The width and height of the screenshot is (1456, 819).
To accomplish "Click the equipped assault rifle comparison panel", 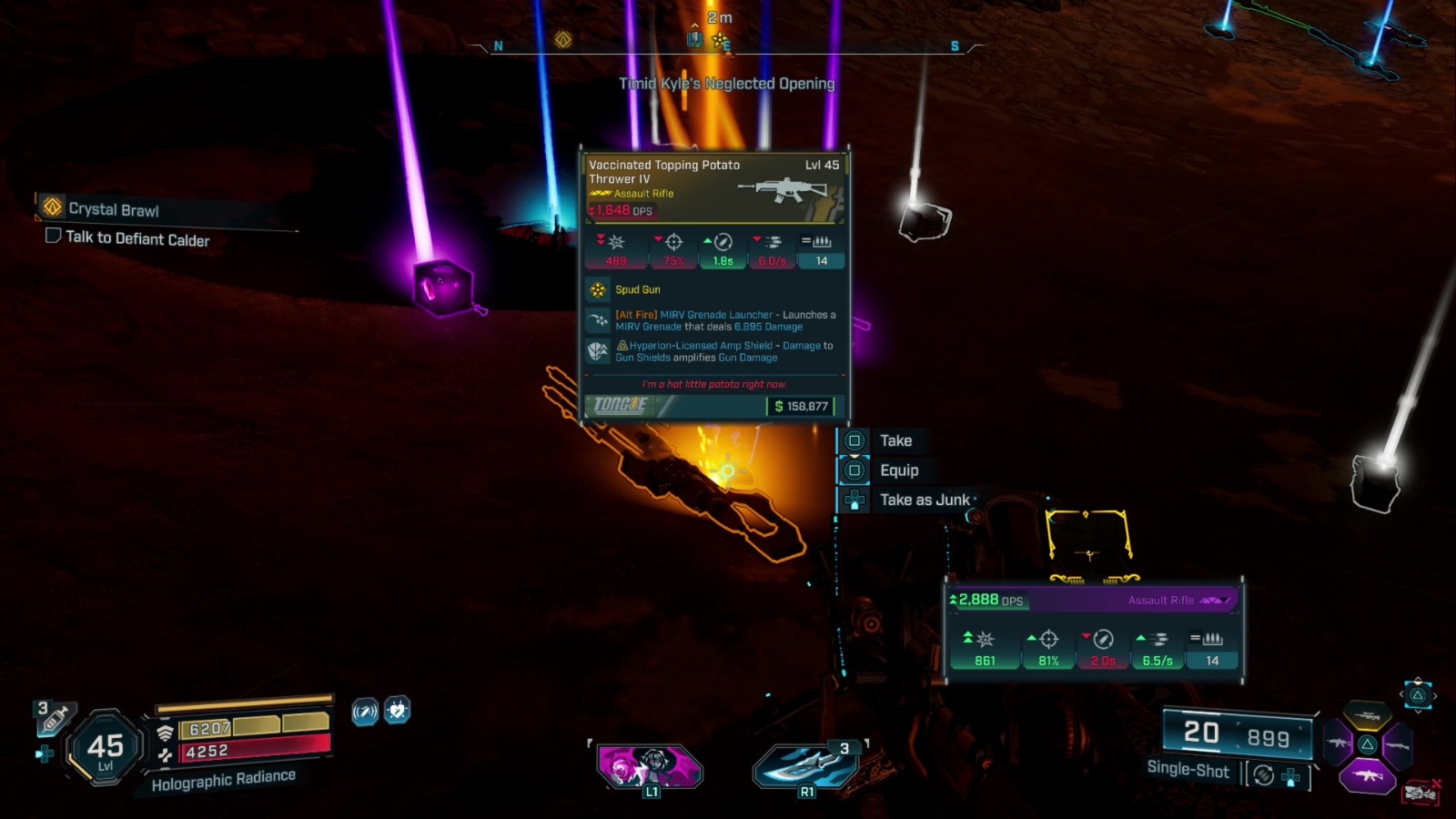I will [x=1094, y=630].
